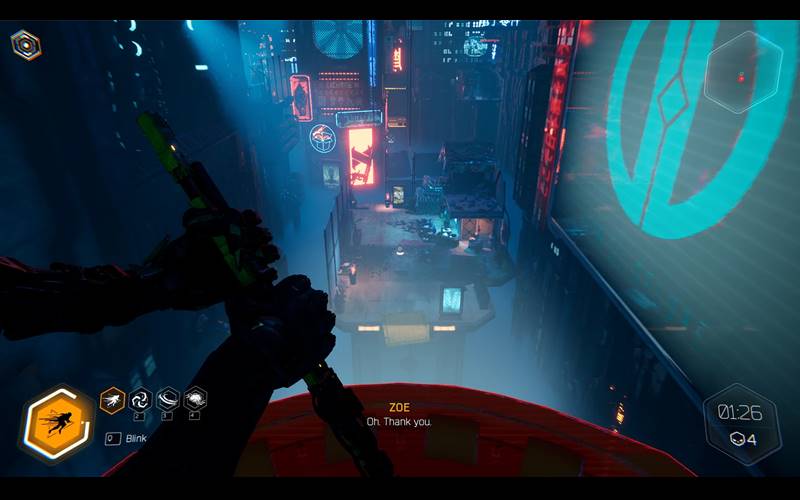Activate the large orange Blink ability icon

point(56,424)
